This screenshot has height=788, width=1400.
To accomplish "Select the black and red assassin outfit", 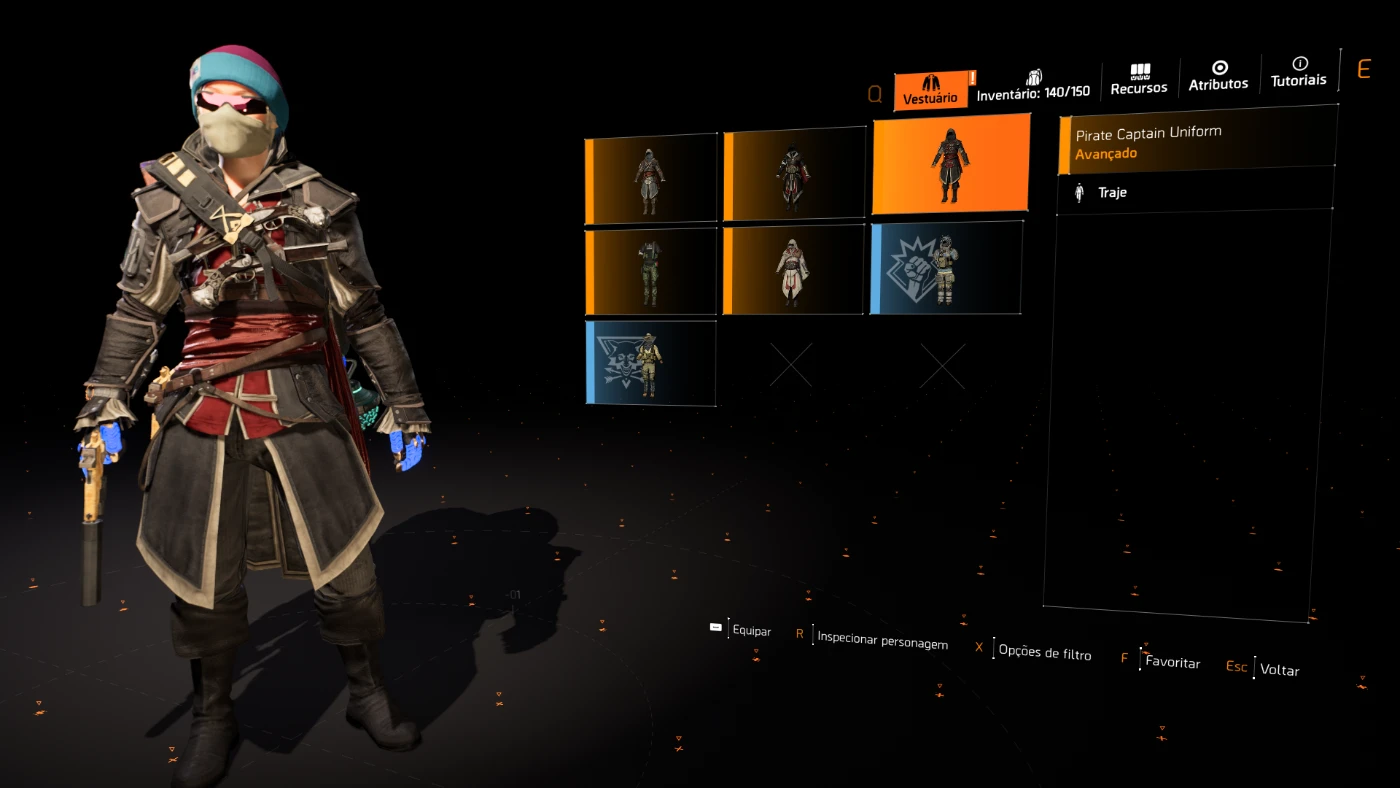I will [x=794, y=175].
